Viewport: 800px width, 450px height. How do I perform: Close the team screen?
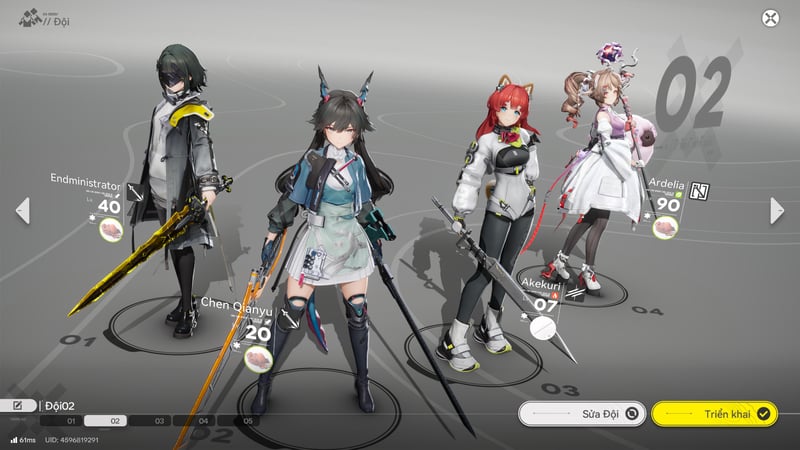pyautogui.click(x=770, y=18)
